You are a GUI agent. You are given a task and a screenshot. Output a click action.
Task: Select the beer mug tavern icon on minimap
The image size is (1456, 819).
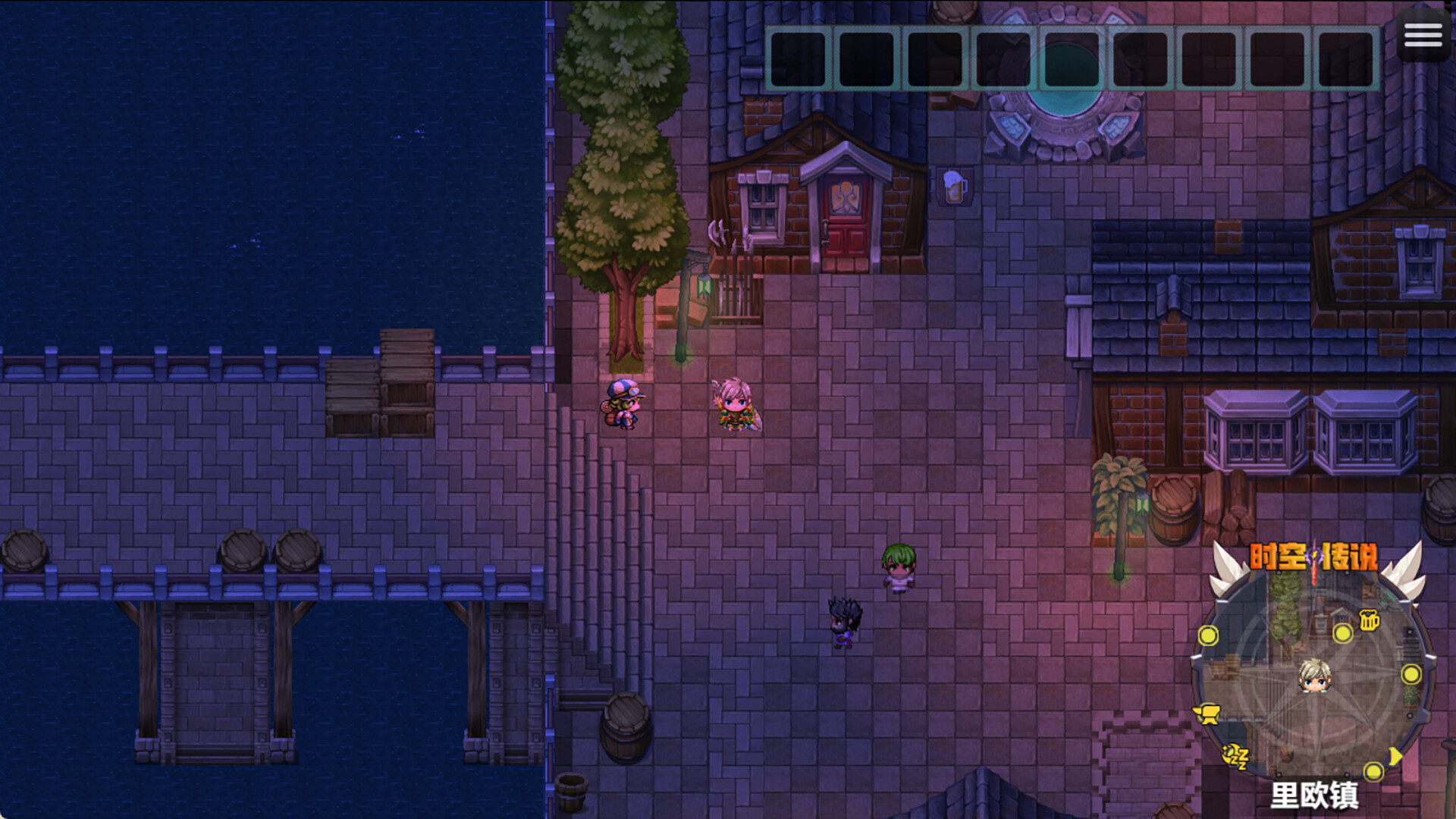click(x=1368, y=620)
